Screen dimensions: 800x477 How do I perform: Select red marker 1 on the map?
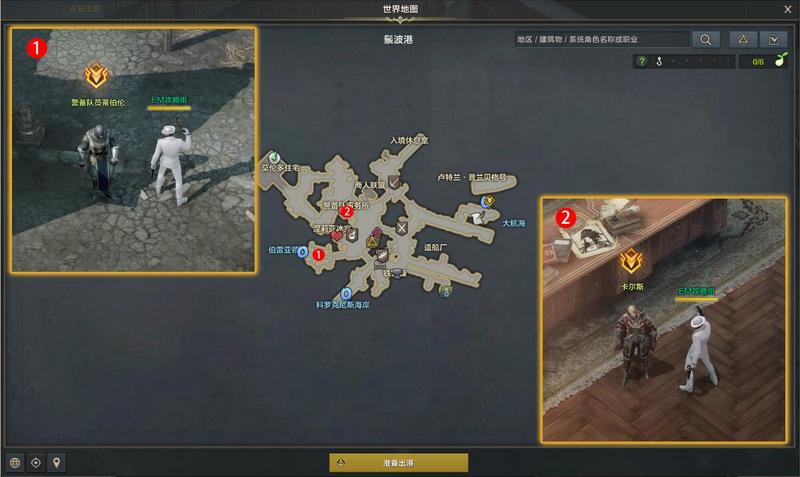coord(318,255)
